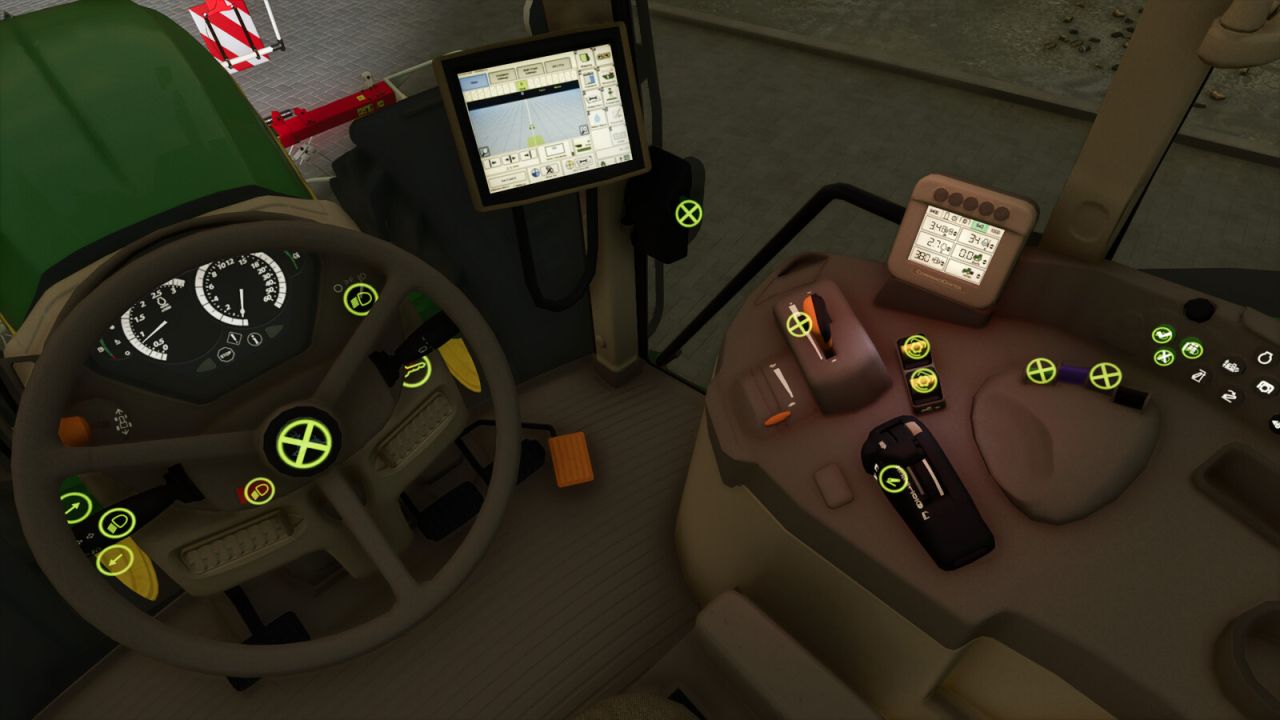This screenshot has height=720, width=1280.
Task: Select the ignition key icon to start the engine
Action: [1266, 357]
